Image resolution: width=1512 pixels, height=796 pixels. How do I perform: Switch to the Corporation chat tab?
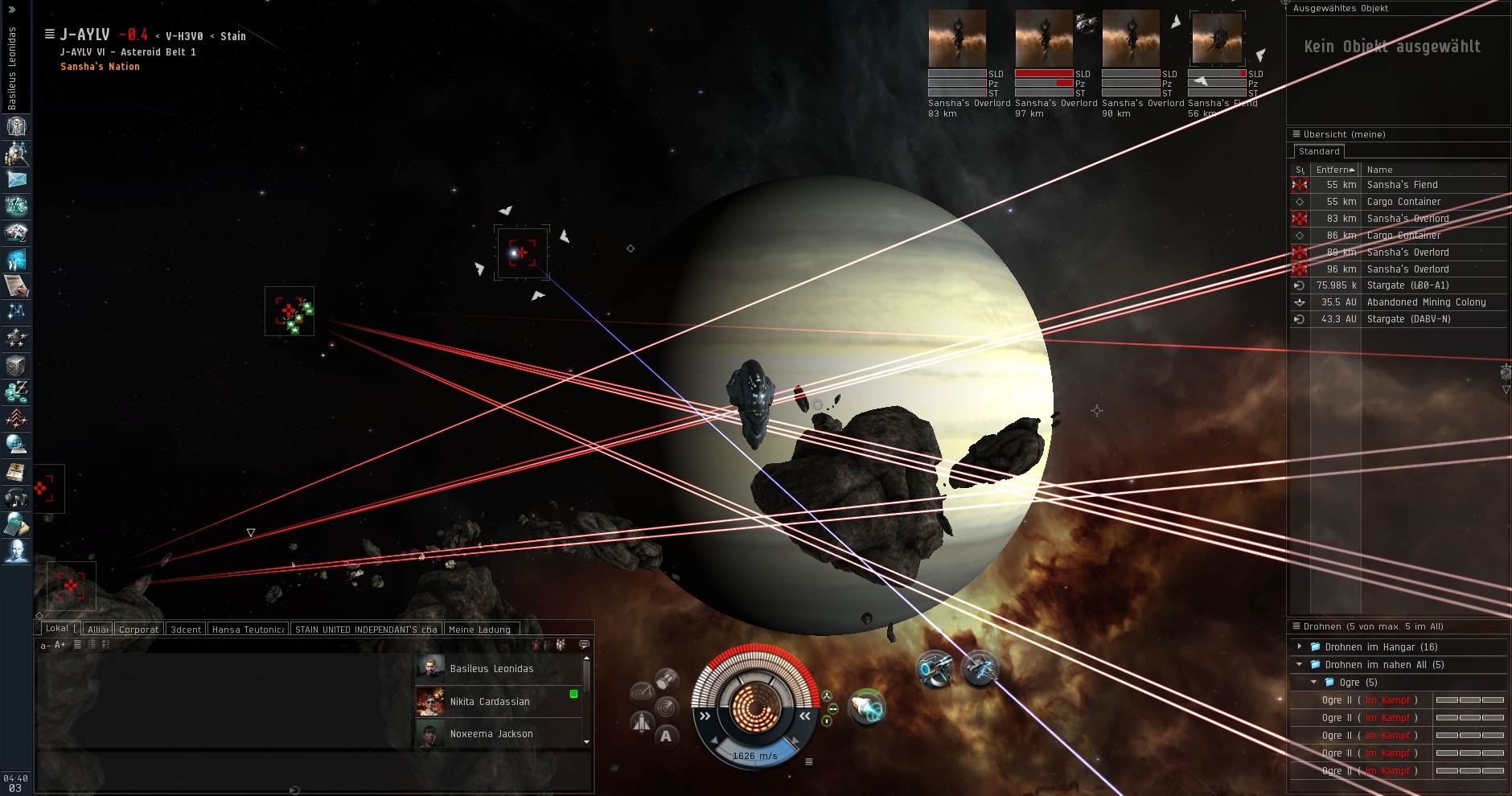point(138,630)
